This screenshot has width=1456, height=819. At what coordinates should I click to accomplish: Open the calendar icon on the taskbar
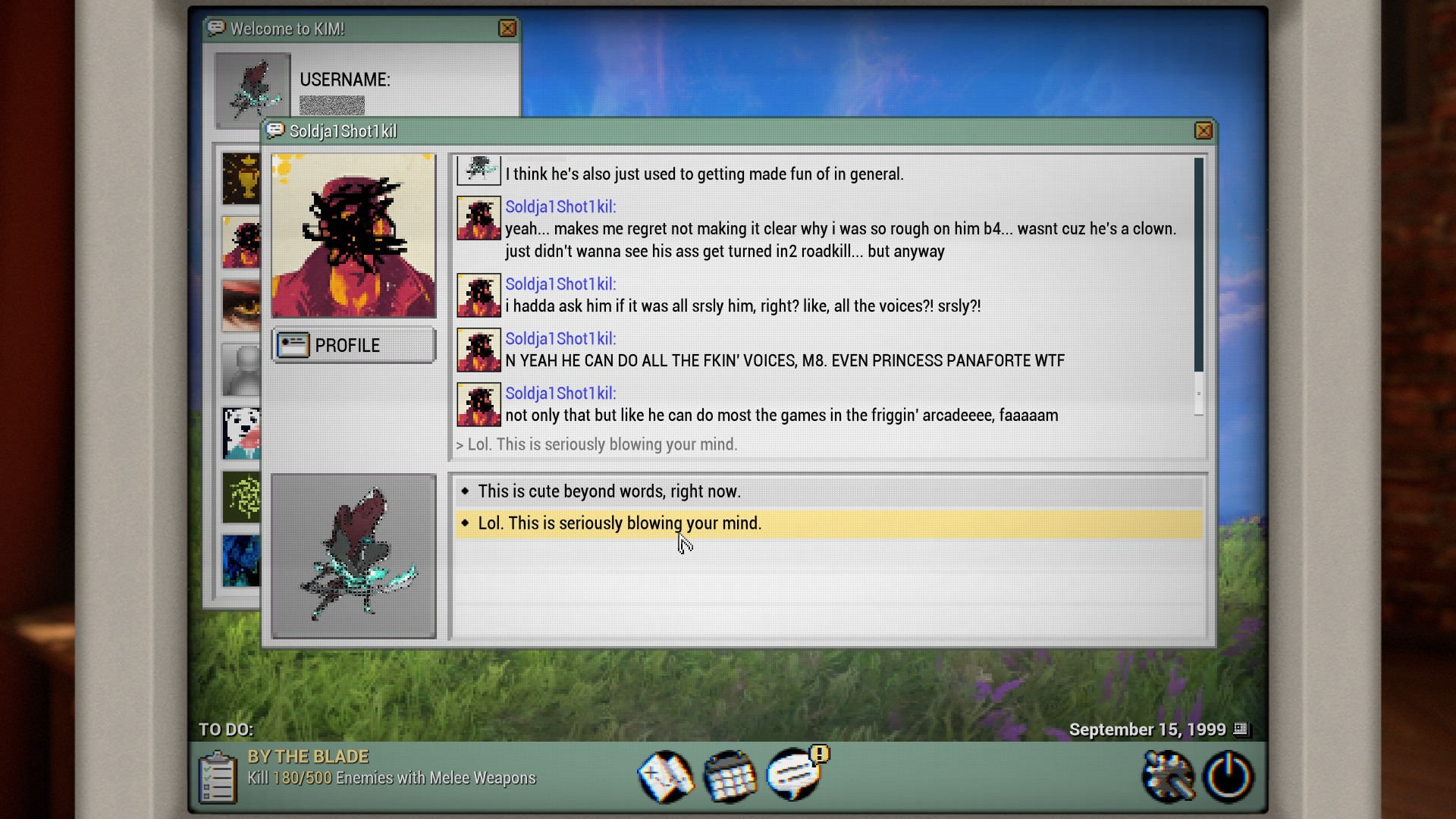coord(730,777)
